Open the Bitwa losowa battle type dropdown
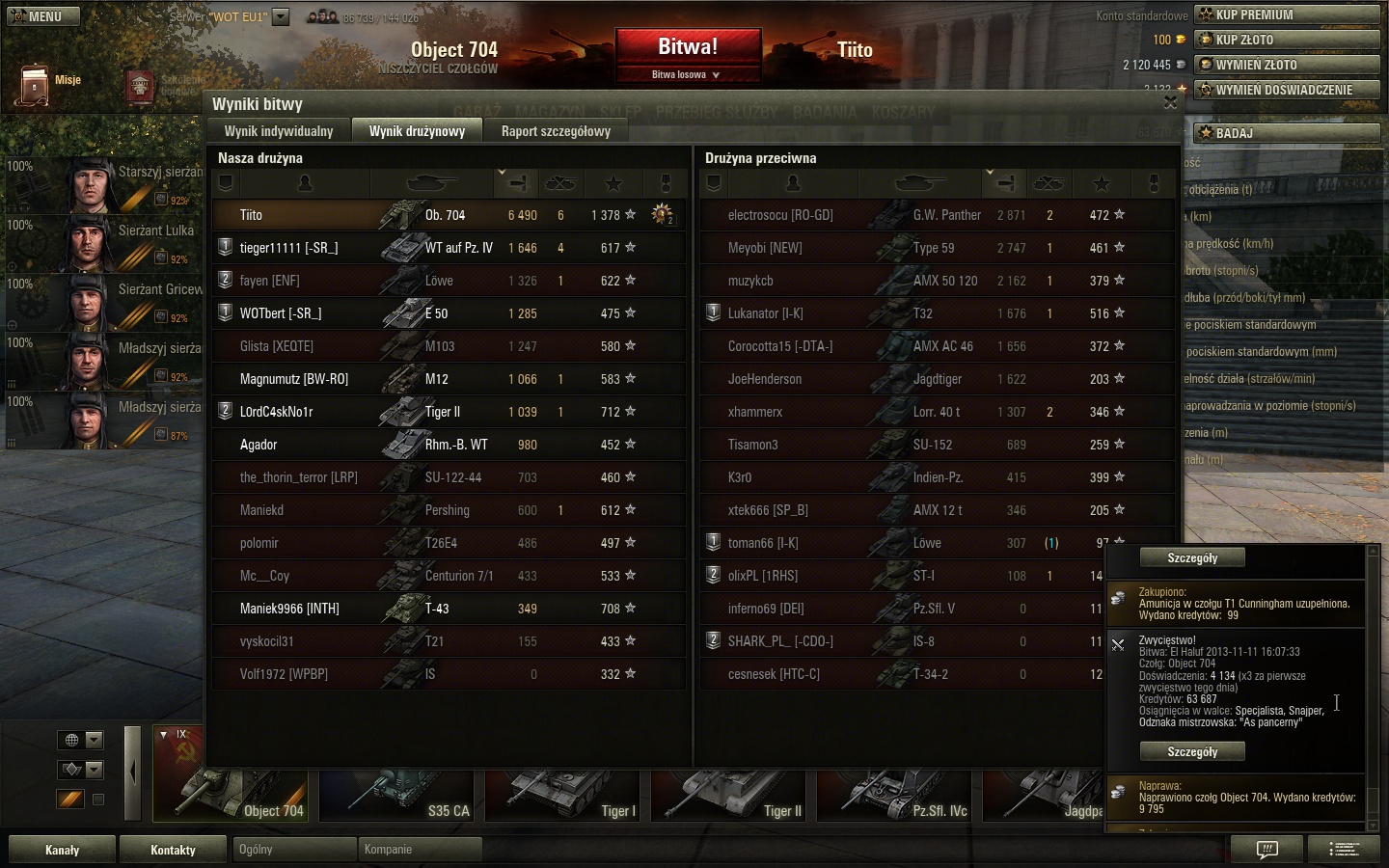 (687, 74)
